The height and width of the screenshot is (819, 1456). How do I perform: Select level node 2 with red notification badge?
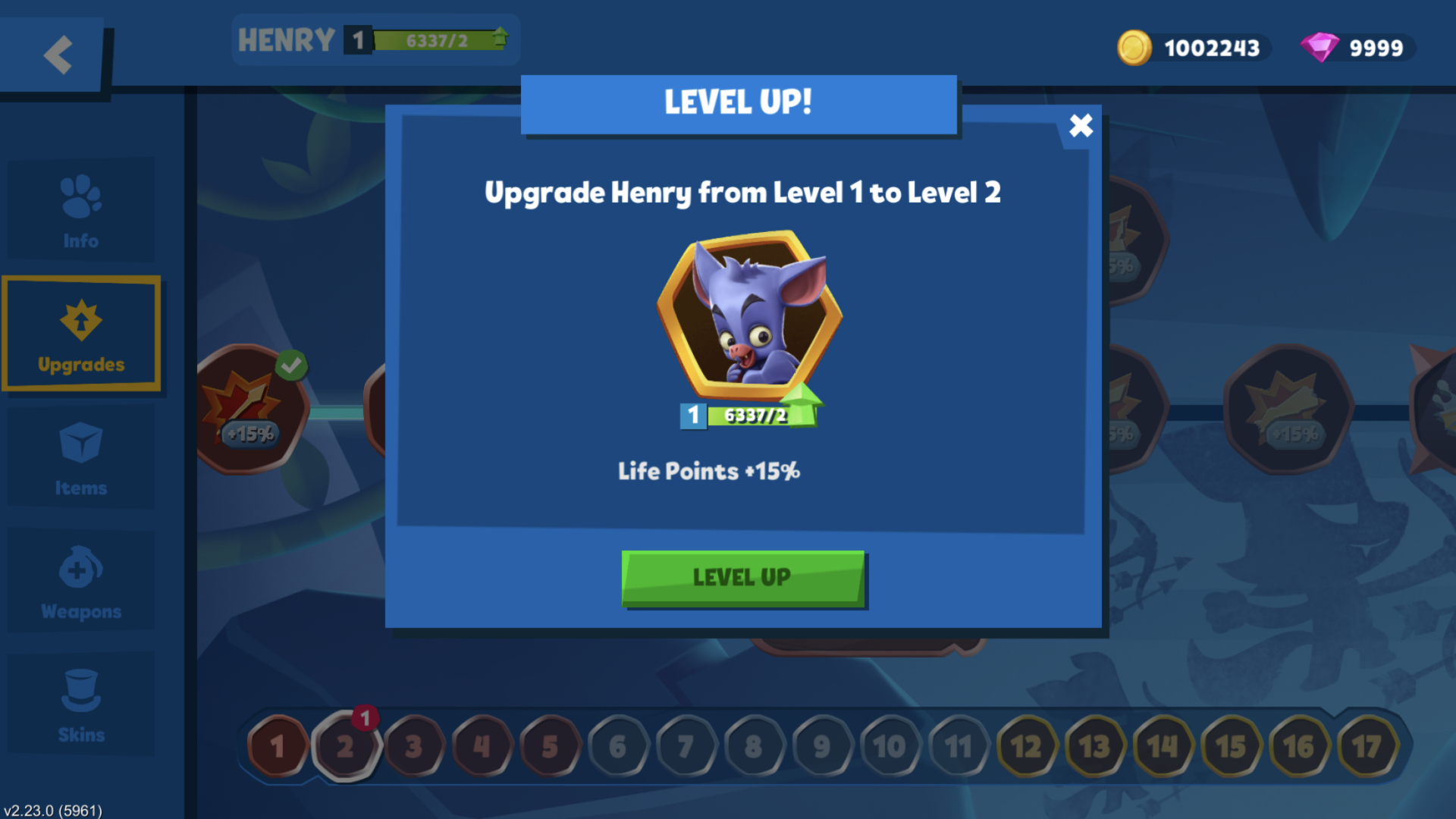point(347,746)
